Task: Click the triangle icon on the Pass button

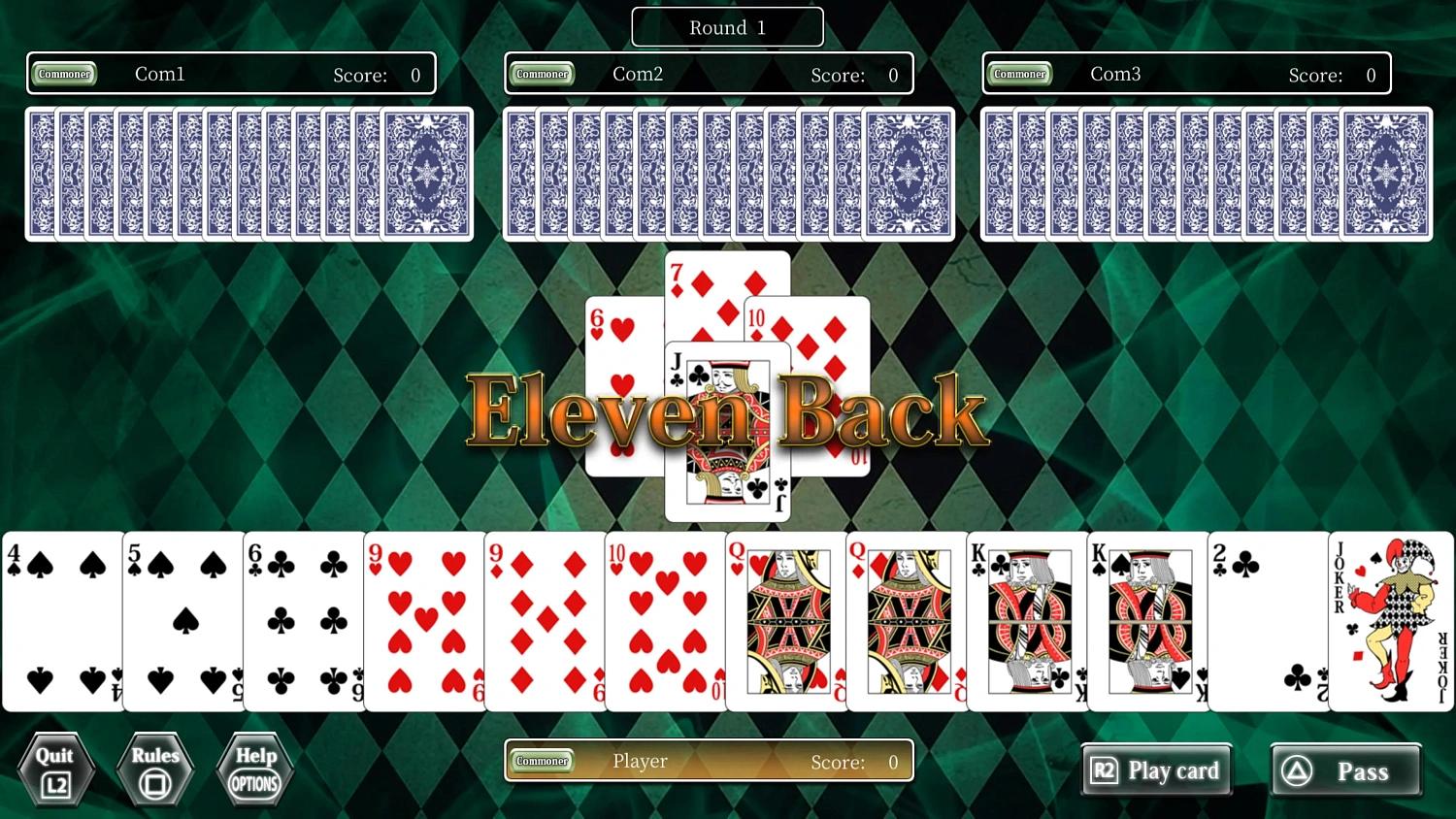Action: click(x=1297, y=770)
